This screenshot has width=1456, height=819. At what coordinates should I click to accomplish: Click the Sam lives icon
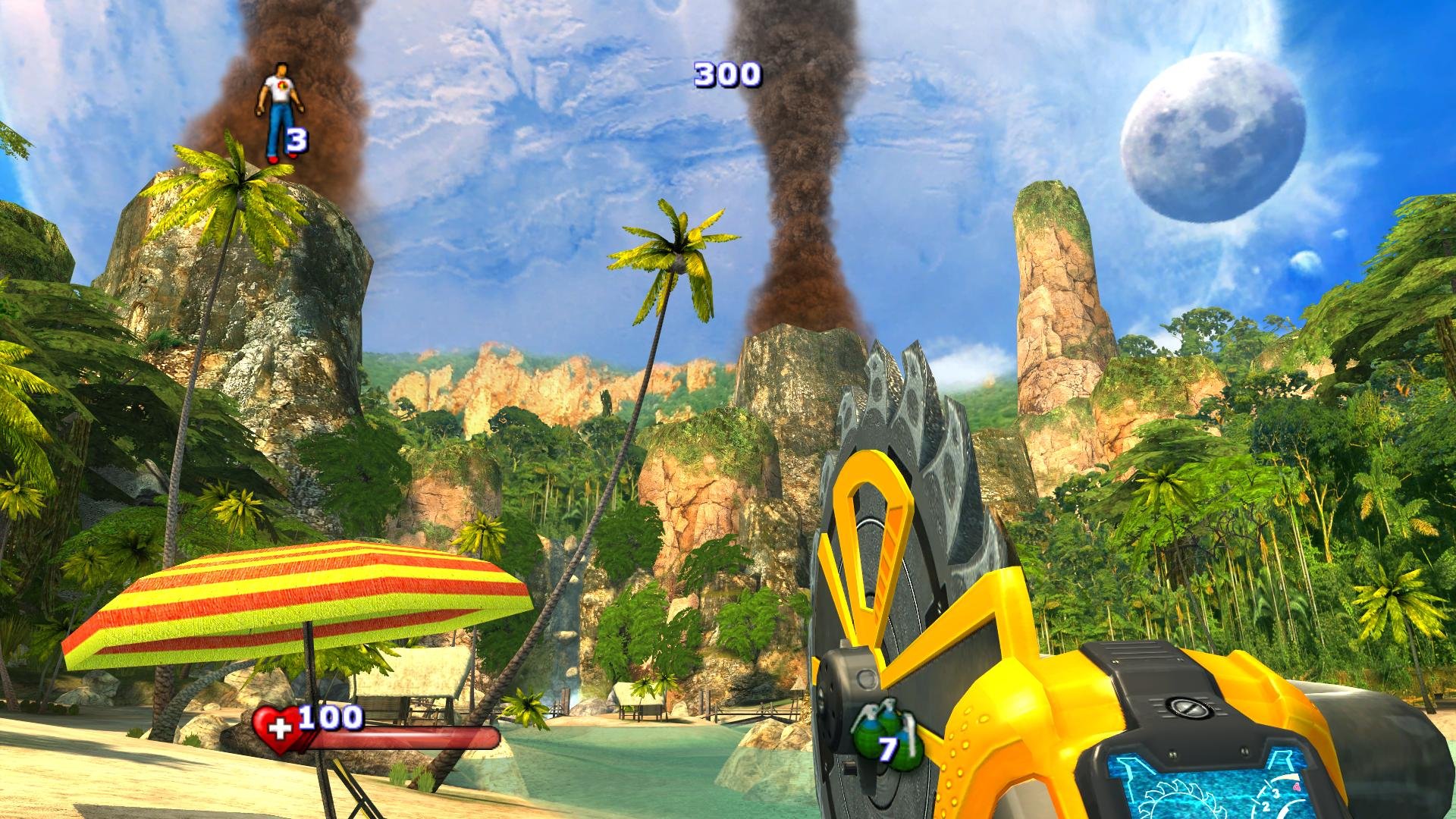tap(276, 111)
